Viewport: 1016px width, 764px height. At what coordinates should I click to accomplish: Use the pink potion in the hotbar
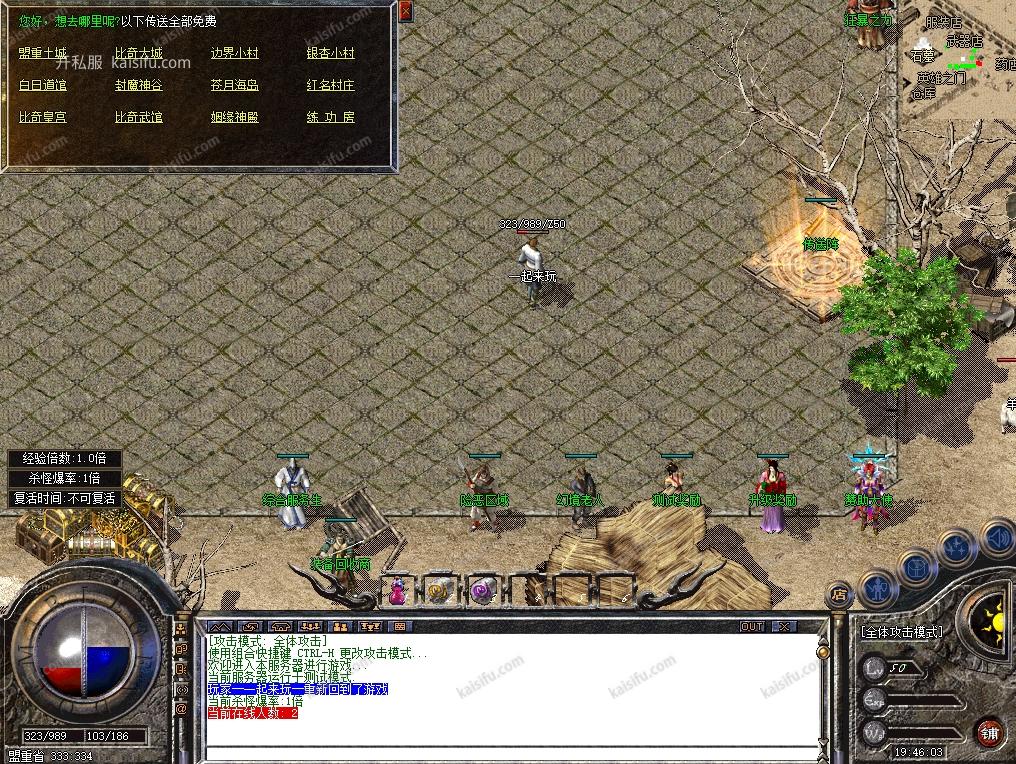[x=397, y=591]
